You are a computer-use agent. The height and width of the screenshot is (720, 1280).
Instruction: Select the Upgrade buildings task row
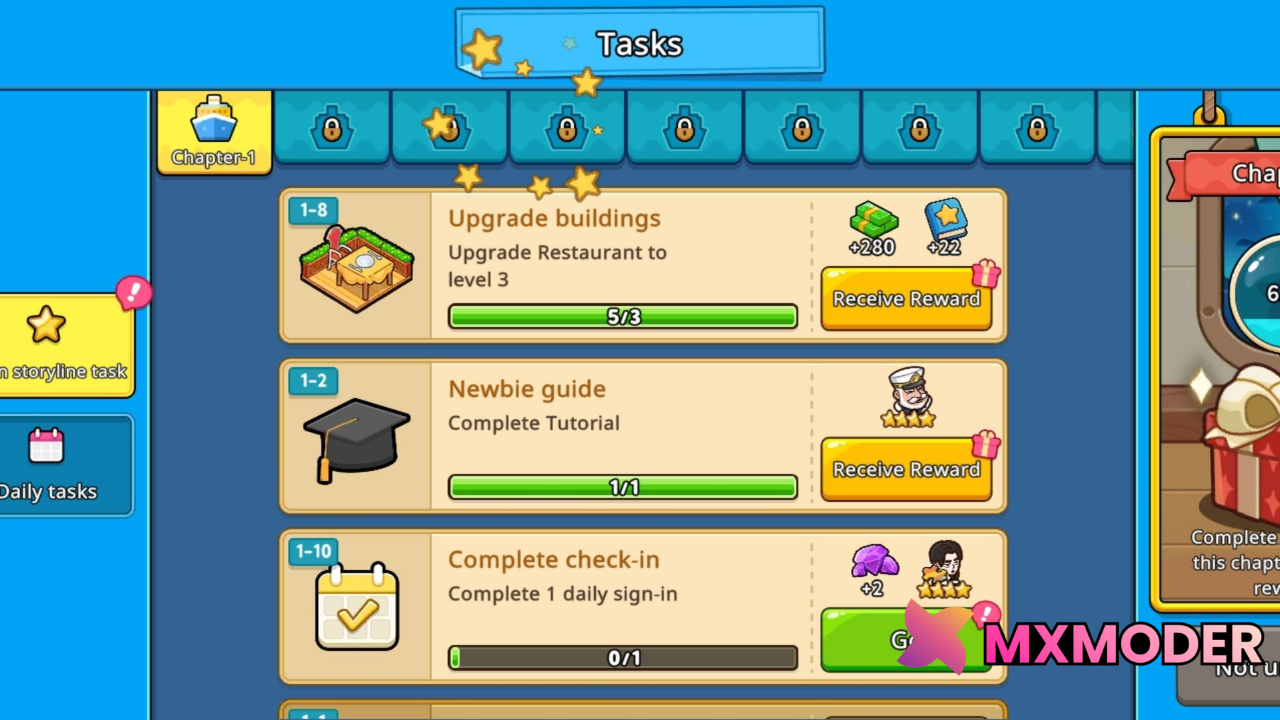tap(620, 265)
